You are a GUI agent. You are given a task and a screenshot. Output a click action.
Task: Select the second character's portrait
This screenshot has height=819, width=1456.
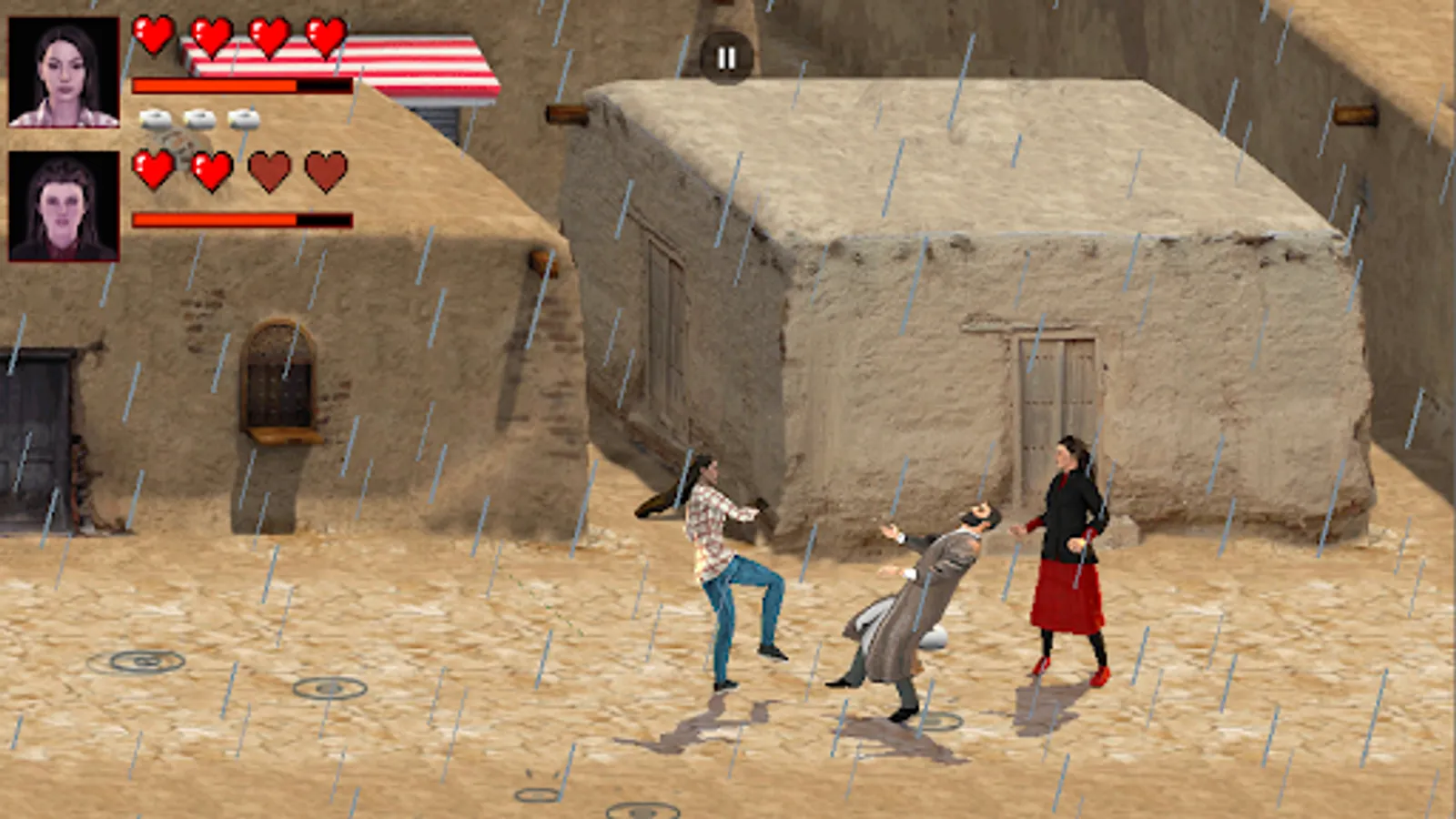[62, 207]
